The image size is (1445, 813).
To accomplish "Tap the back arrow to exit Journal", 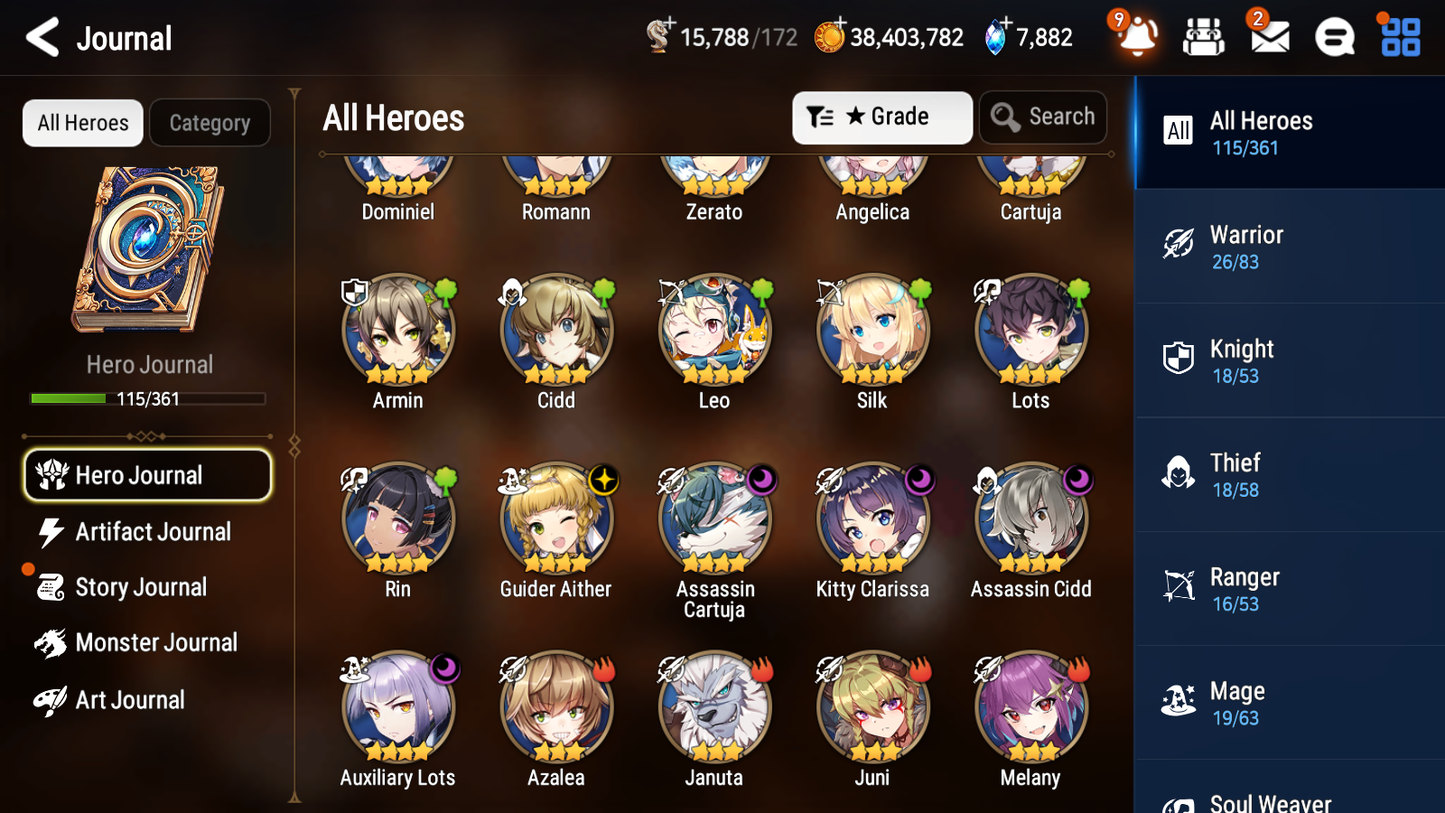I will pos(44,37).
